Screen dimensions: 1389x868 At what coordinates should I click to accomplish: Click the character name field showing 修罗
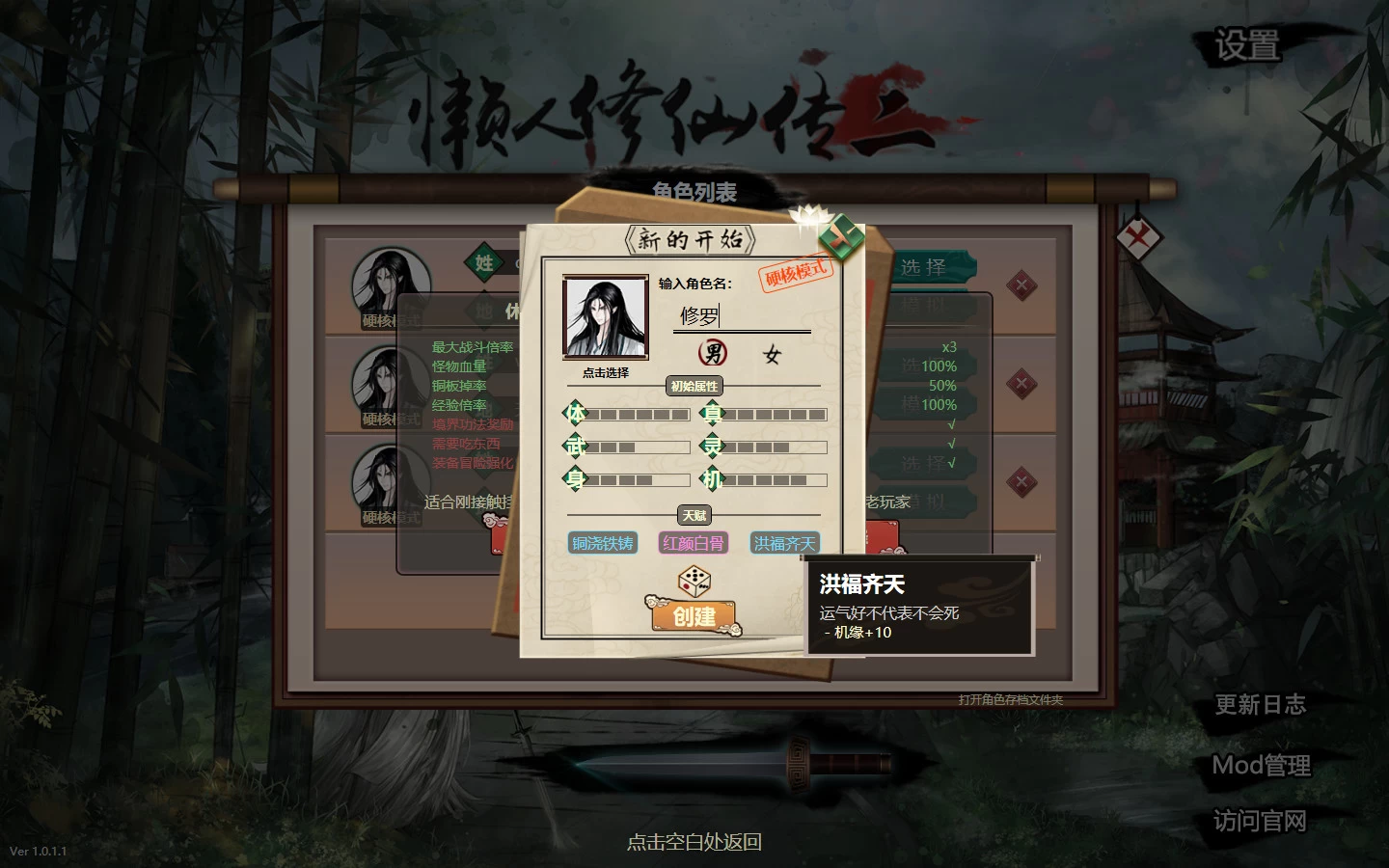pos(741,316)
